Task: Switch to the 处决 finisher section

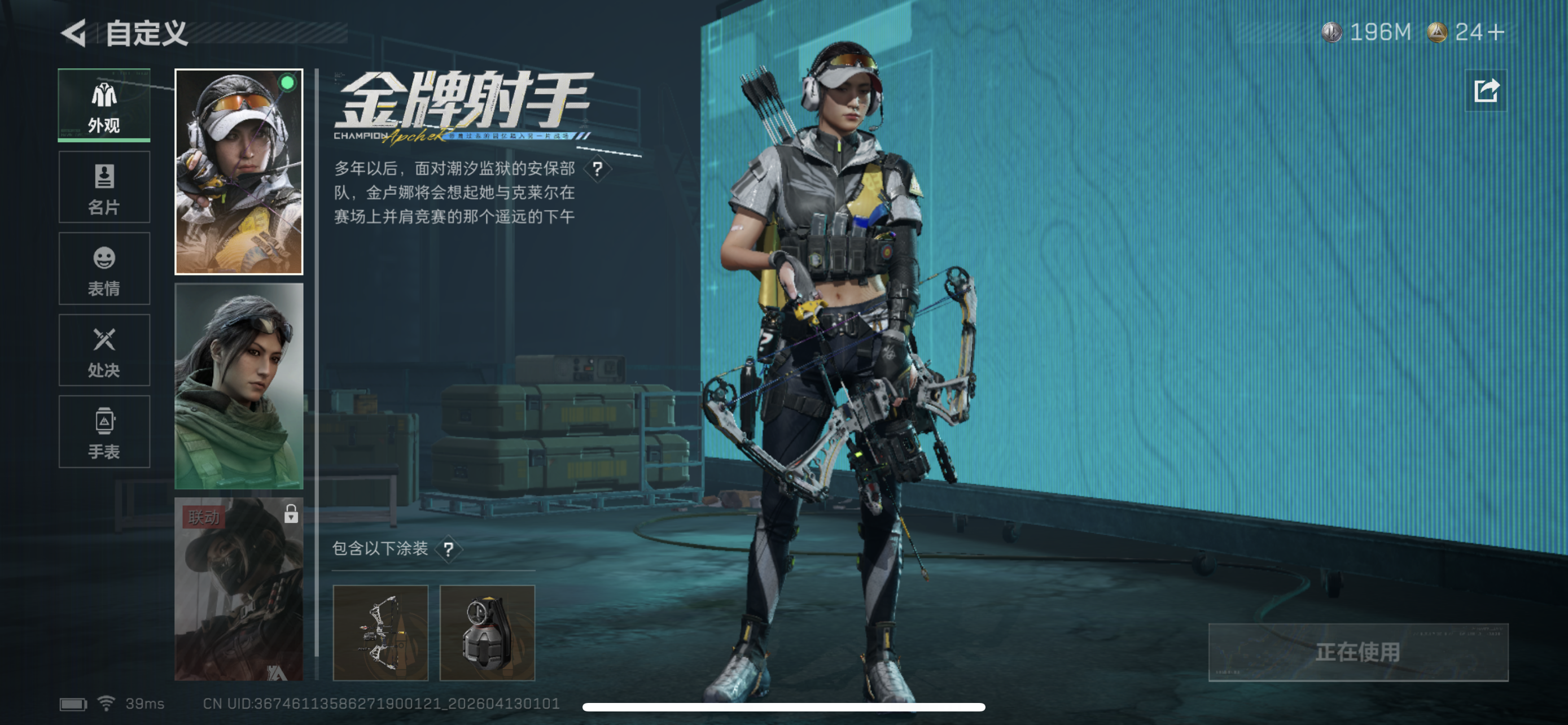Action: pyautogui.click(x=103, y=351)
